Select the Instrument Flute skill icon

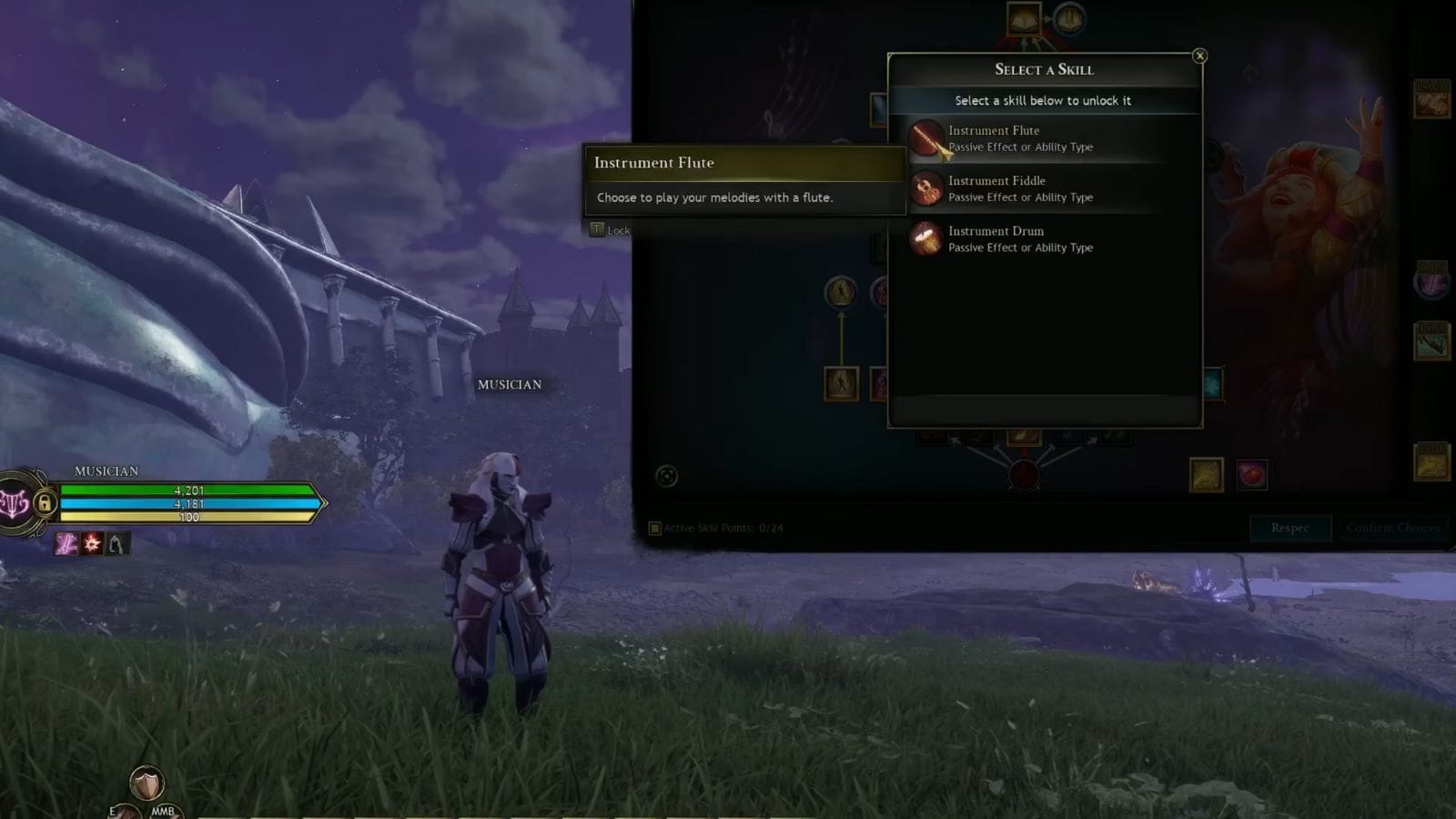pos(927,138)
